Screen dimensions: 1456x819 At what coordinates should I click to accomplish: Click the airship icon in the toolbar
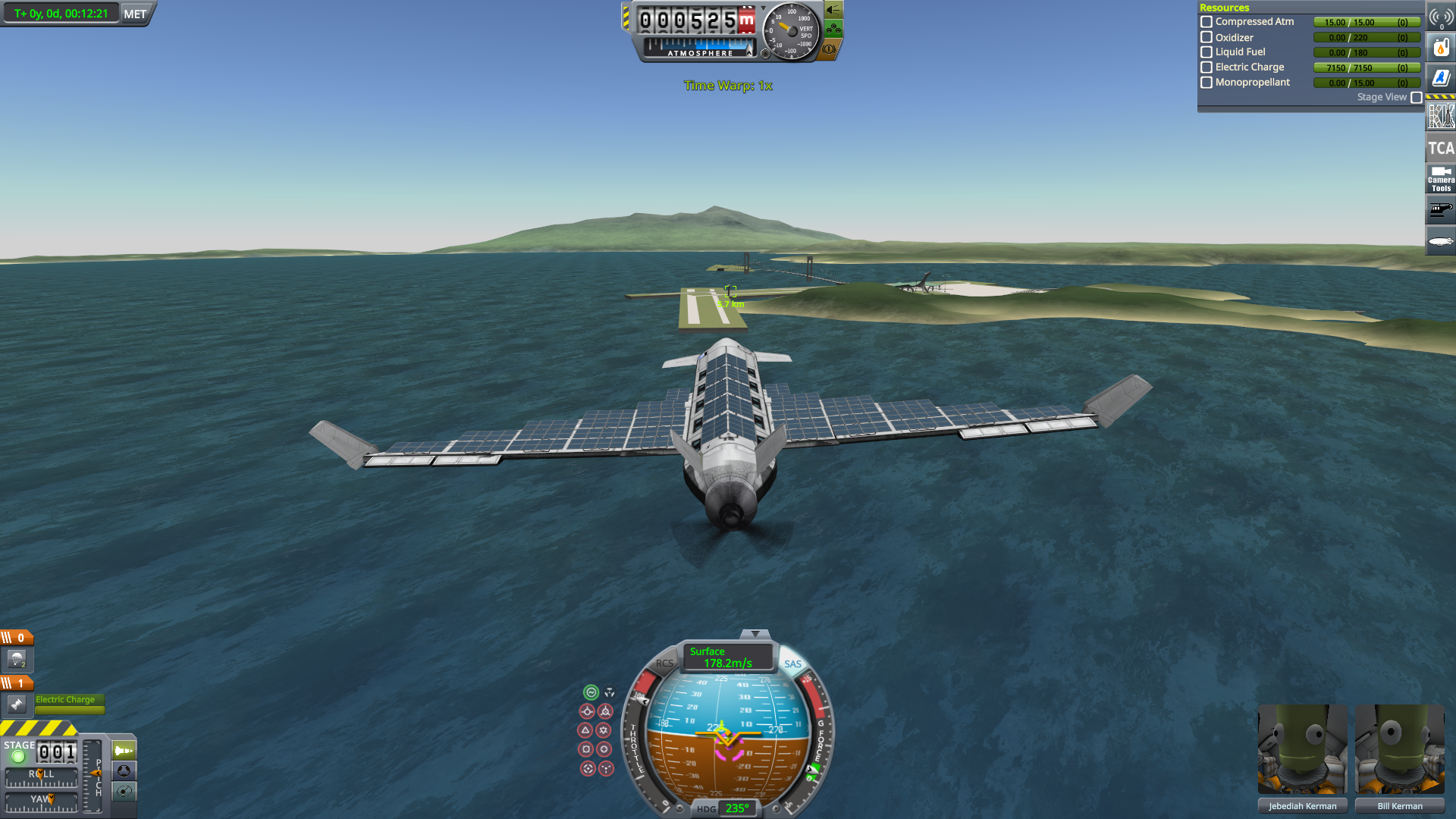pos(1440,241)
